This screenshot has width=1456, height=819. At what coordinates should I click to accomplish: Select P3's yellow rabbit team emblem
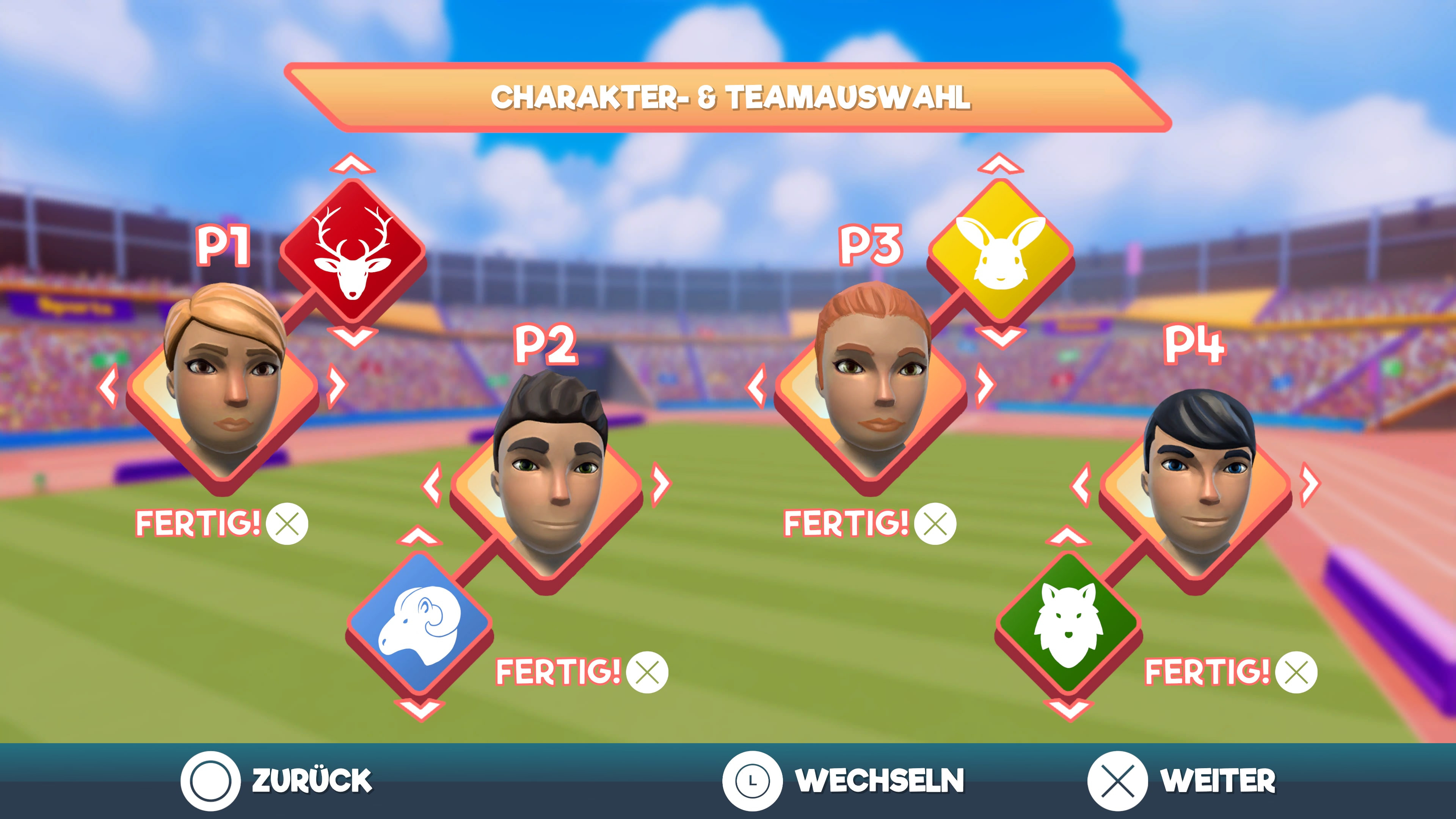(x=1001, y=250)
